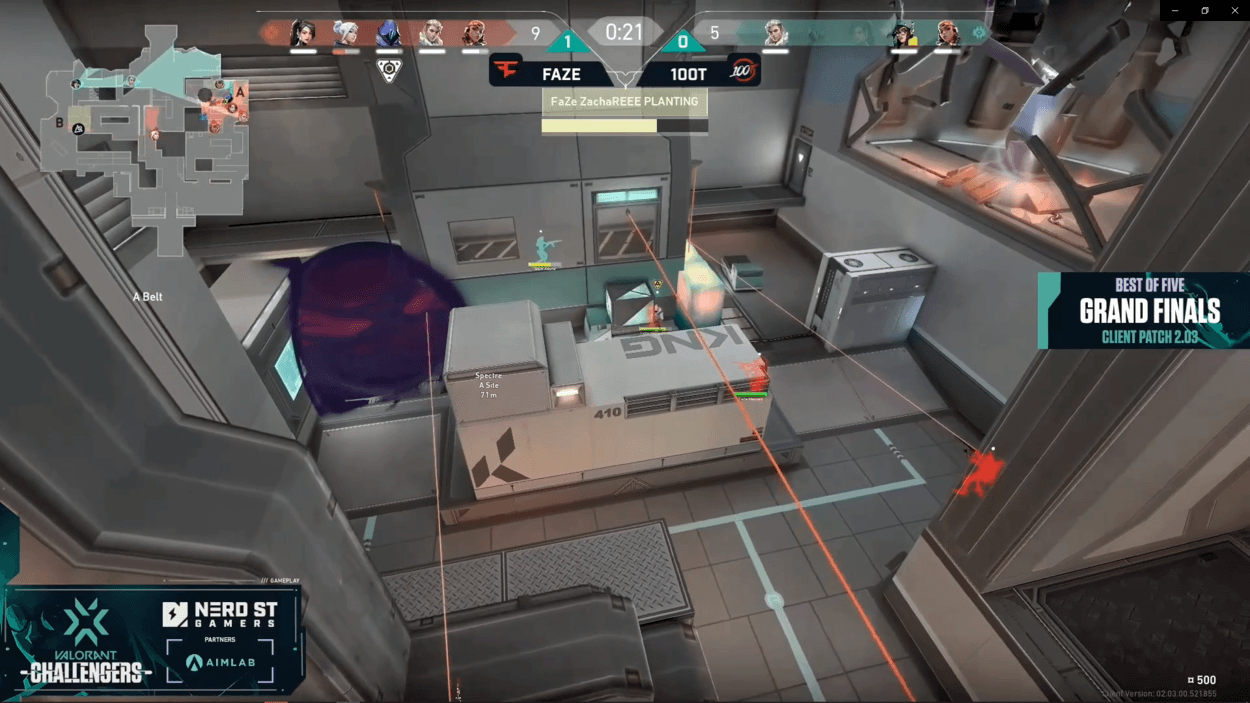The image size is (1250, 703).
Task: Select FaZe's Sage player portrait
Action: click(303, 34)
